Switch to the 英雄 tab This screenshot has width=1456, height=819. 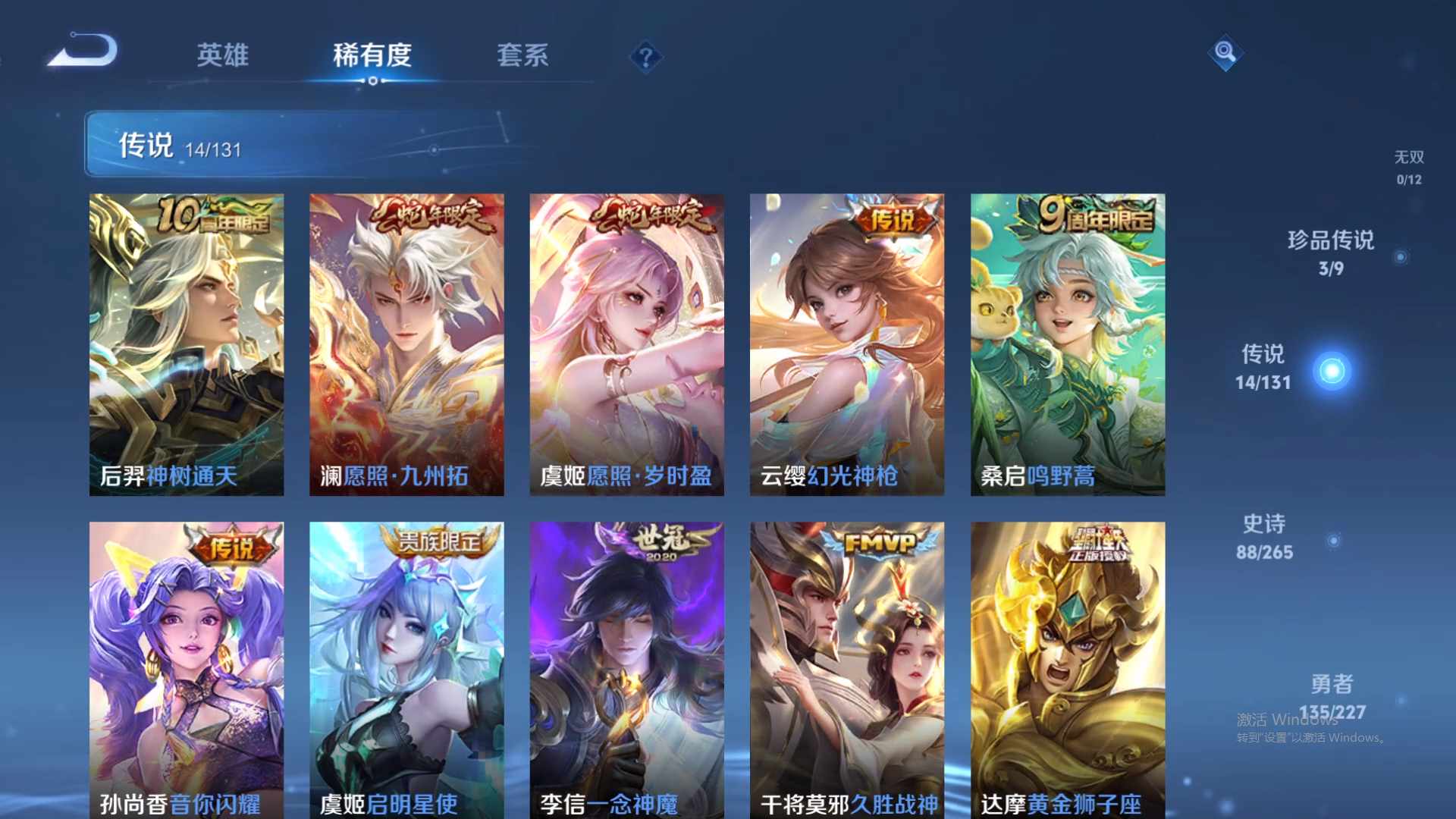tap(221, 55)
